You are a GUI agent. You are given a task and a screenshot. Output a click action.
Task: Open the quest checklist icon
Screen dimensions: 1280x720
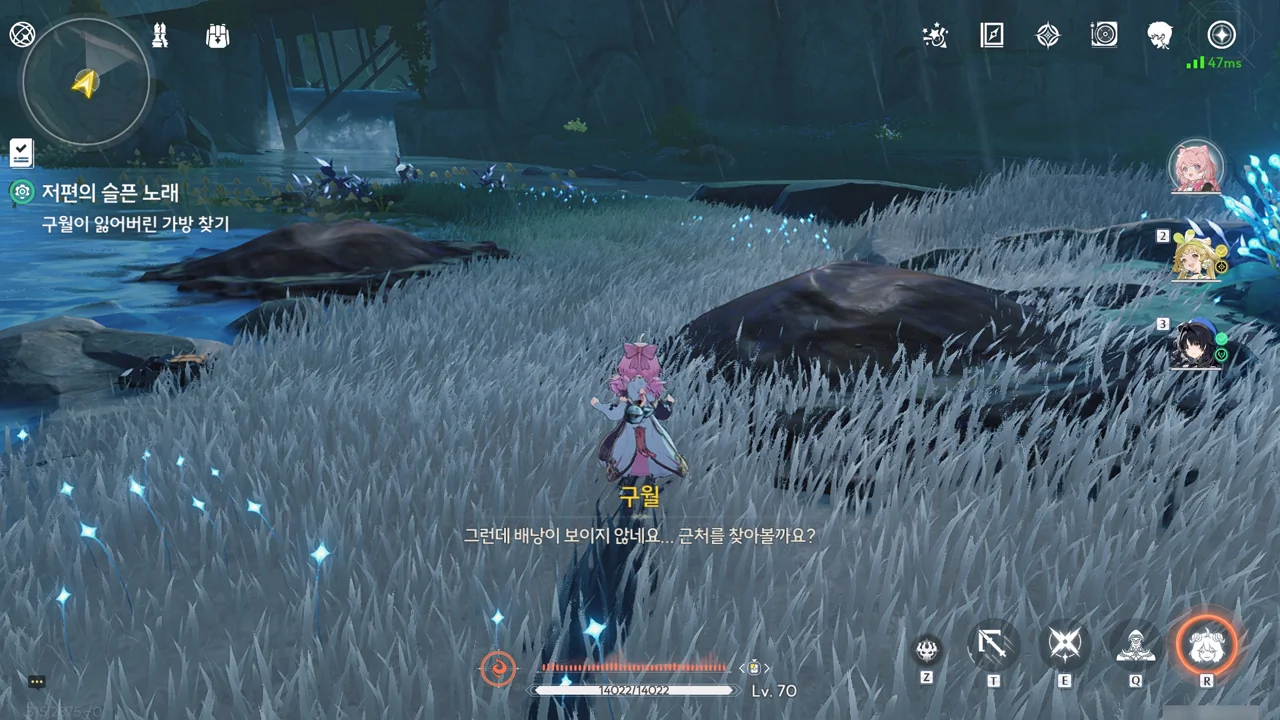21,152
